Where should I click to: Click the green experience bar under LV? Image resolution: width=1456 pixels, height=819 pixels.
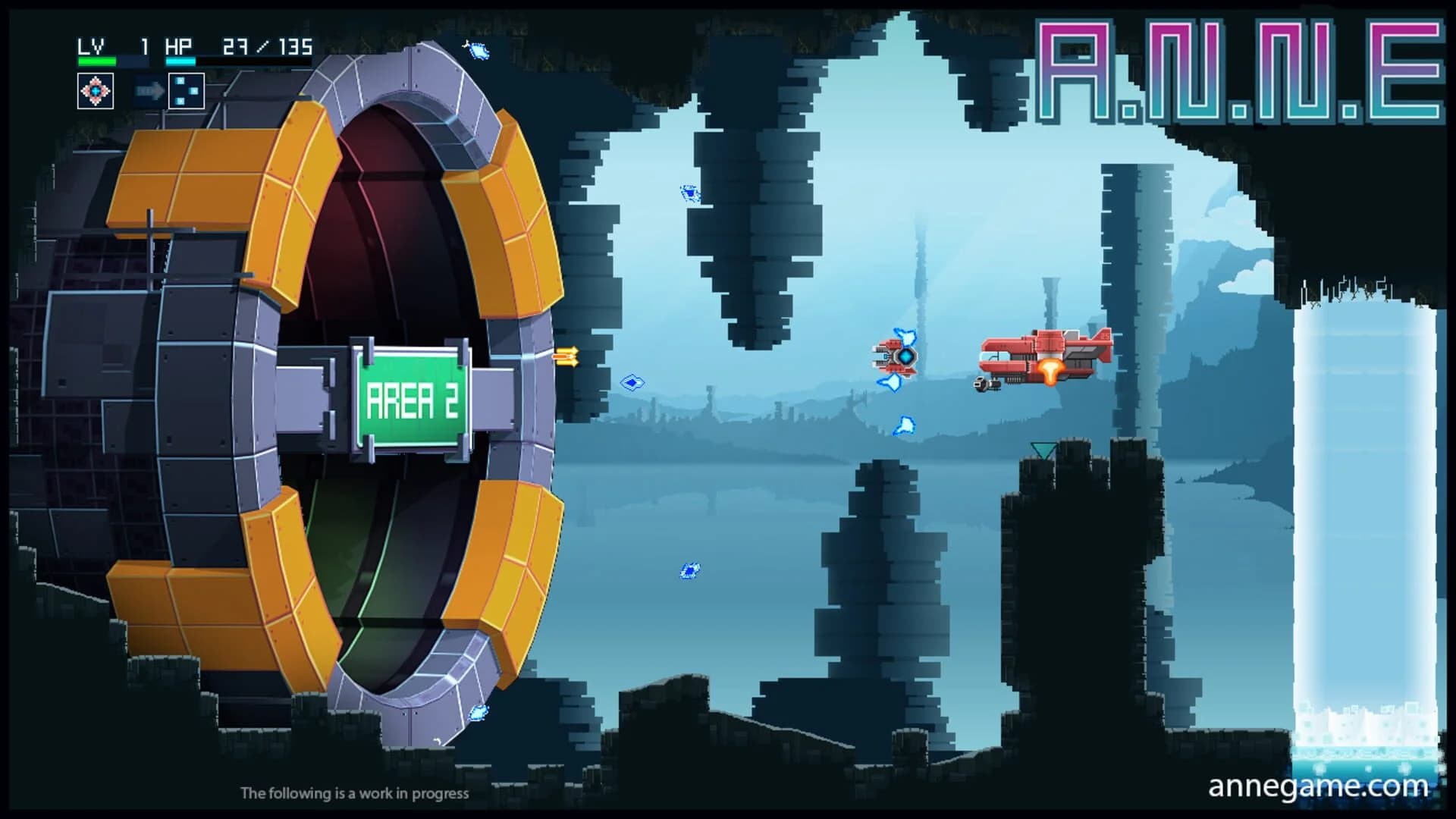point(99,61)
